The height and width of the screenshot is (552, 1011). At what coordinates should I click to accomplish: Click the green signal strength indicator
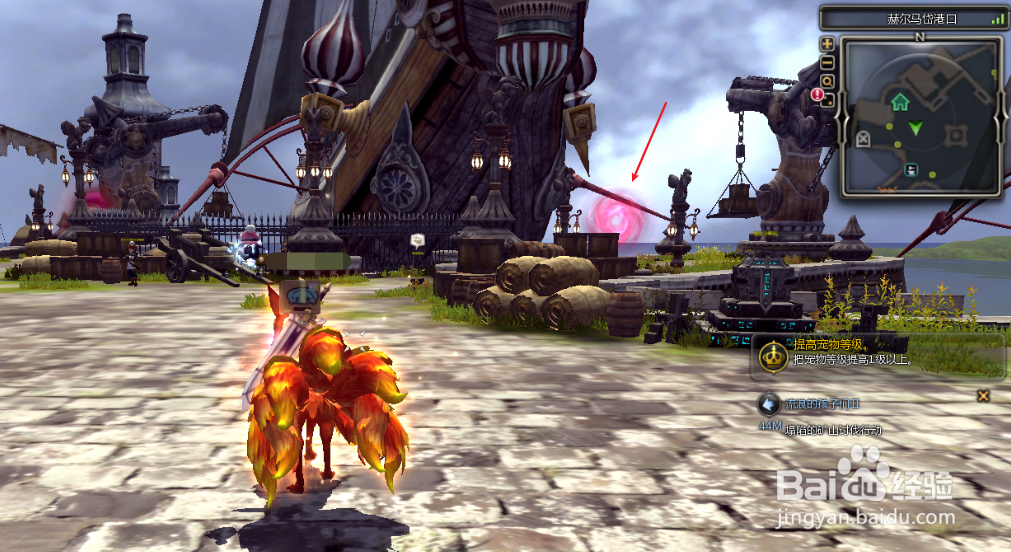(997, 18)
